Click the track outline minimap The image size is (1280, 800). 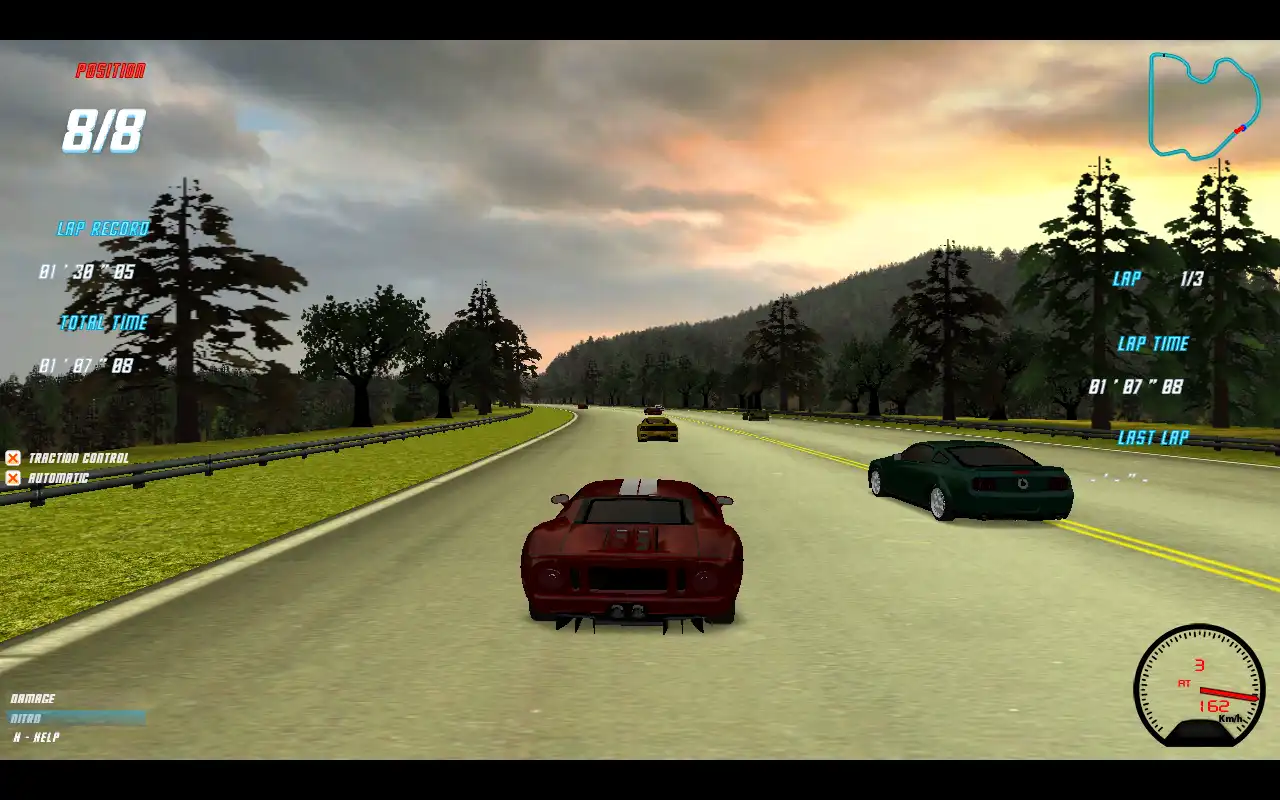point(1203,105)
